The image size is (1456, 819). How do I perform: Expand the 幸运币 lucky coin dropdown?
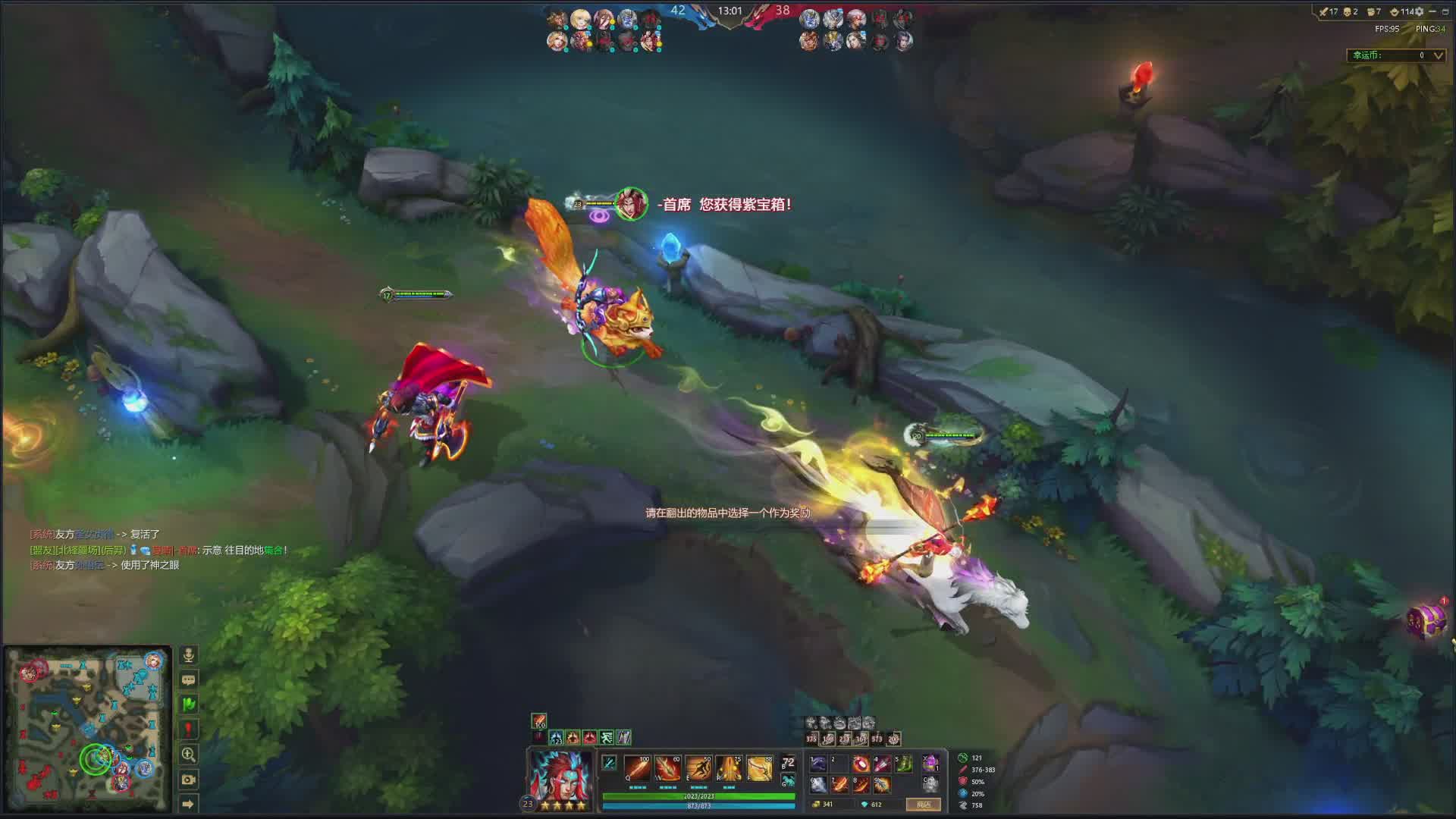1438,55
